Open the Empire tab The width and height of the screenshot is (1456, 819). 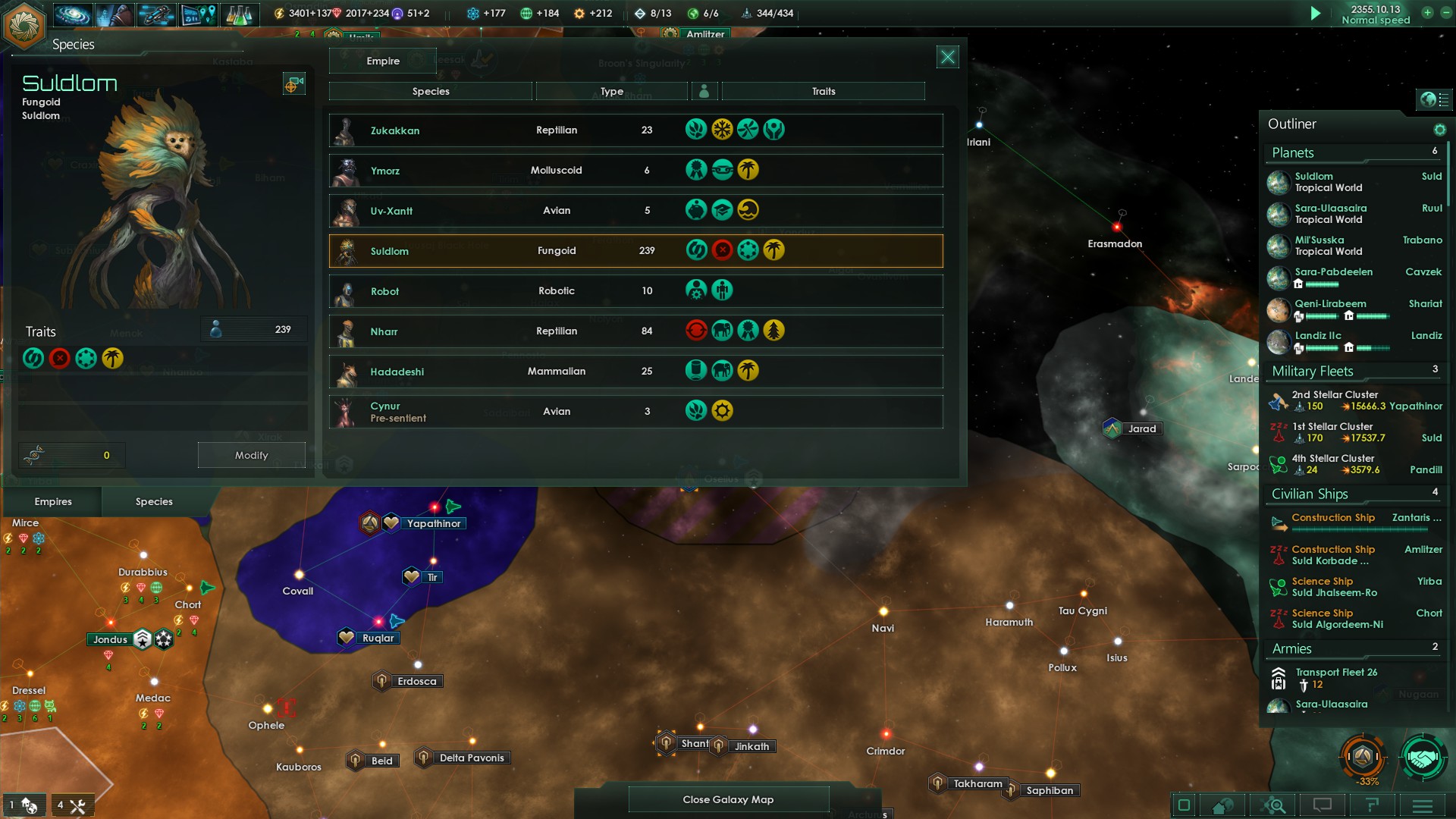tap(383, 61)
